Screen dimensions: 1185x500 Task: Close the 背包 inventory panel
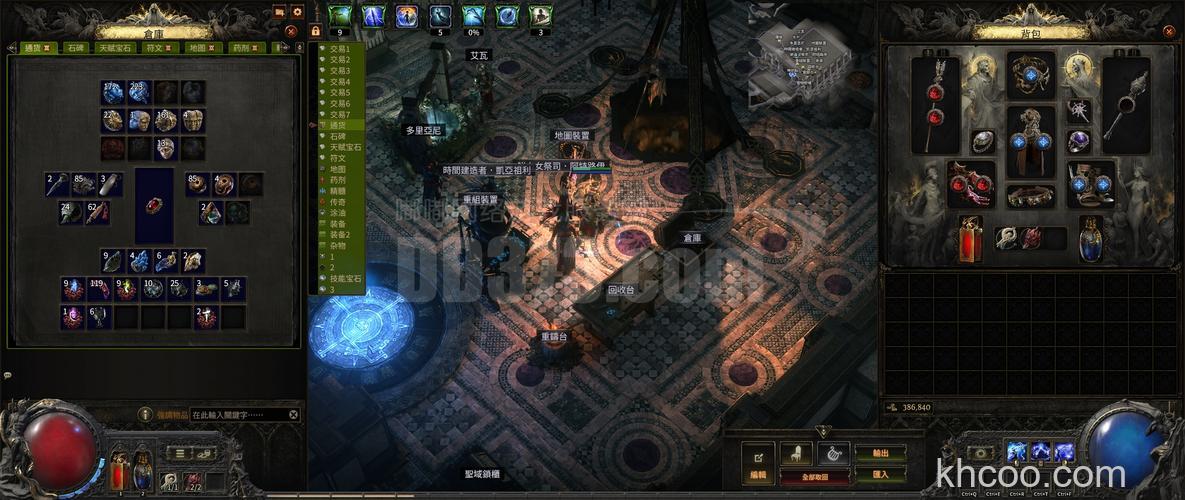[x=1165, y=31]
